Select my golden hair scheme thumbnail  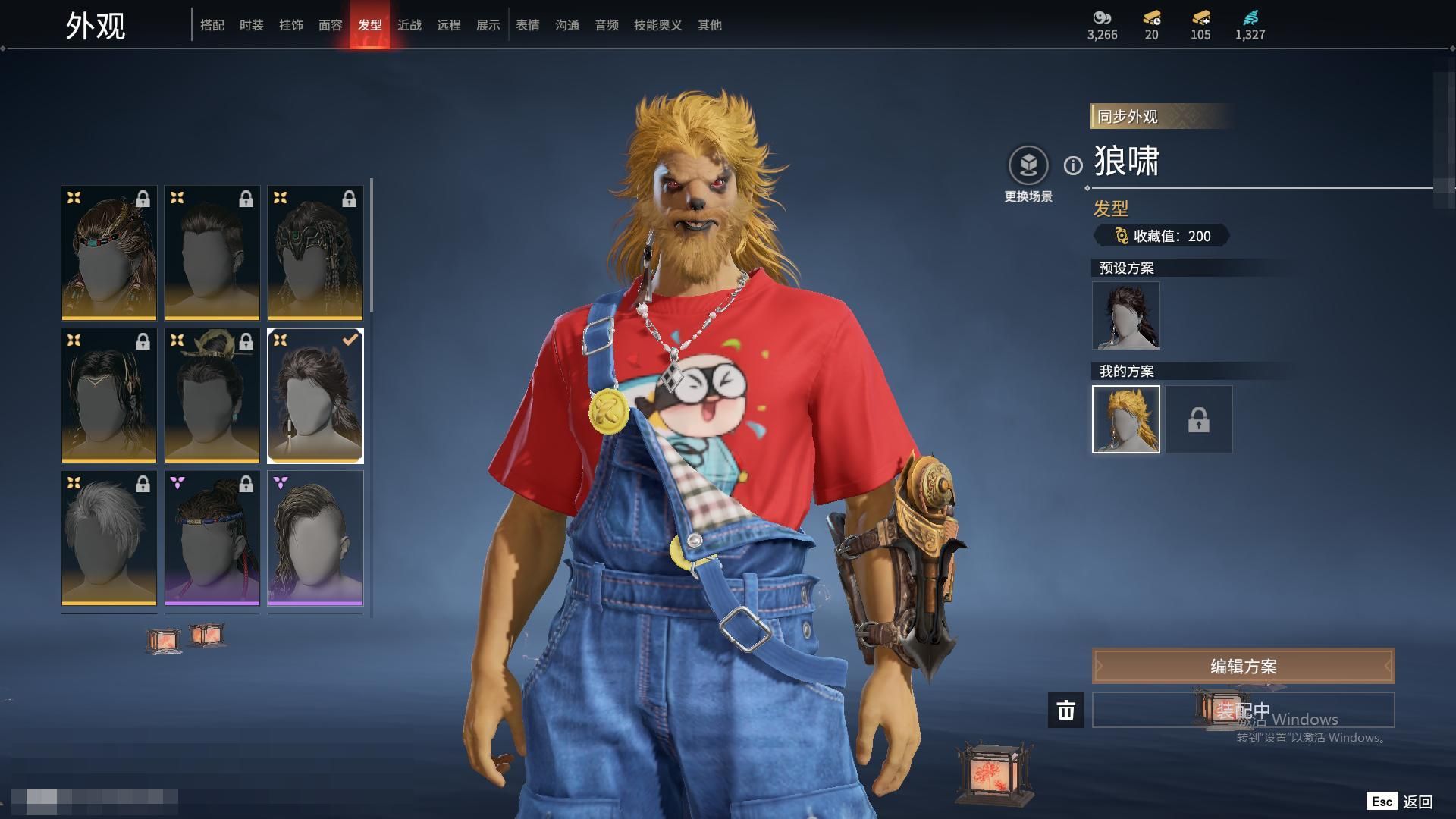coord(1126,419)
